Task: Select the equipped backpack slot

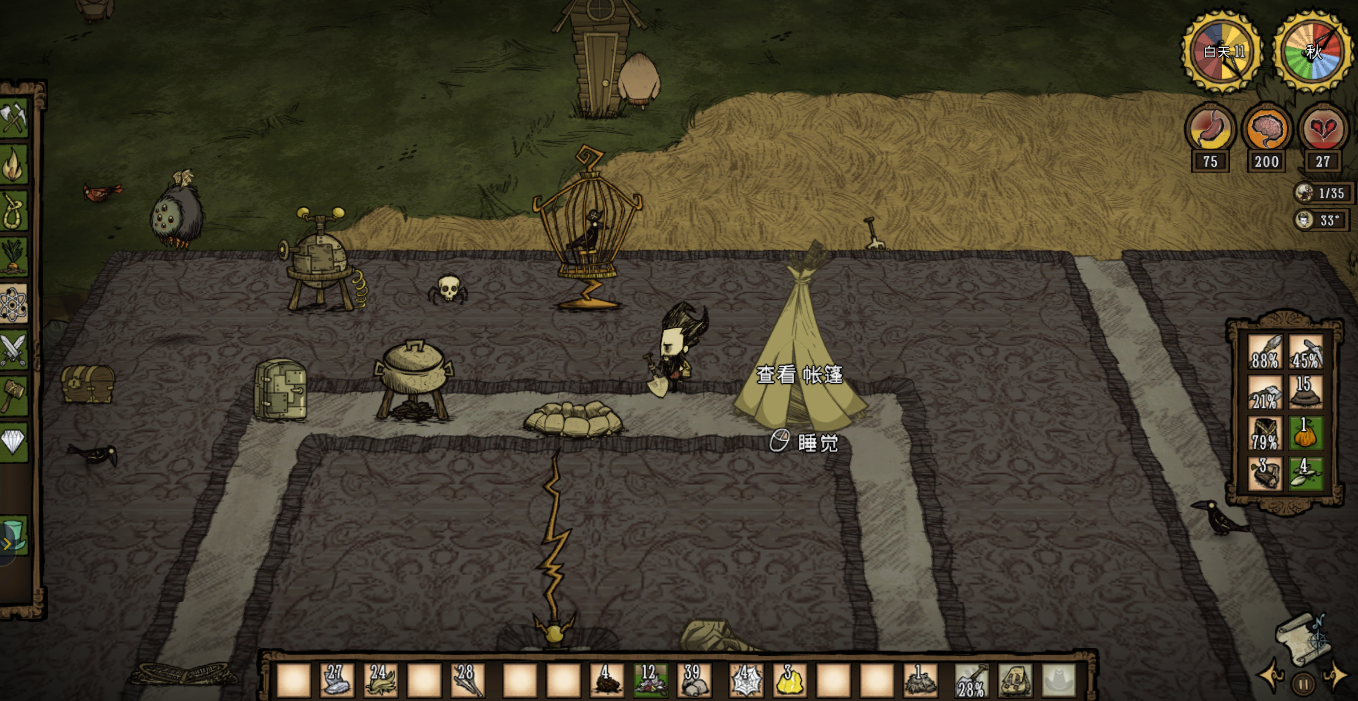Action: coord(1016,680)
